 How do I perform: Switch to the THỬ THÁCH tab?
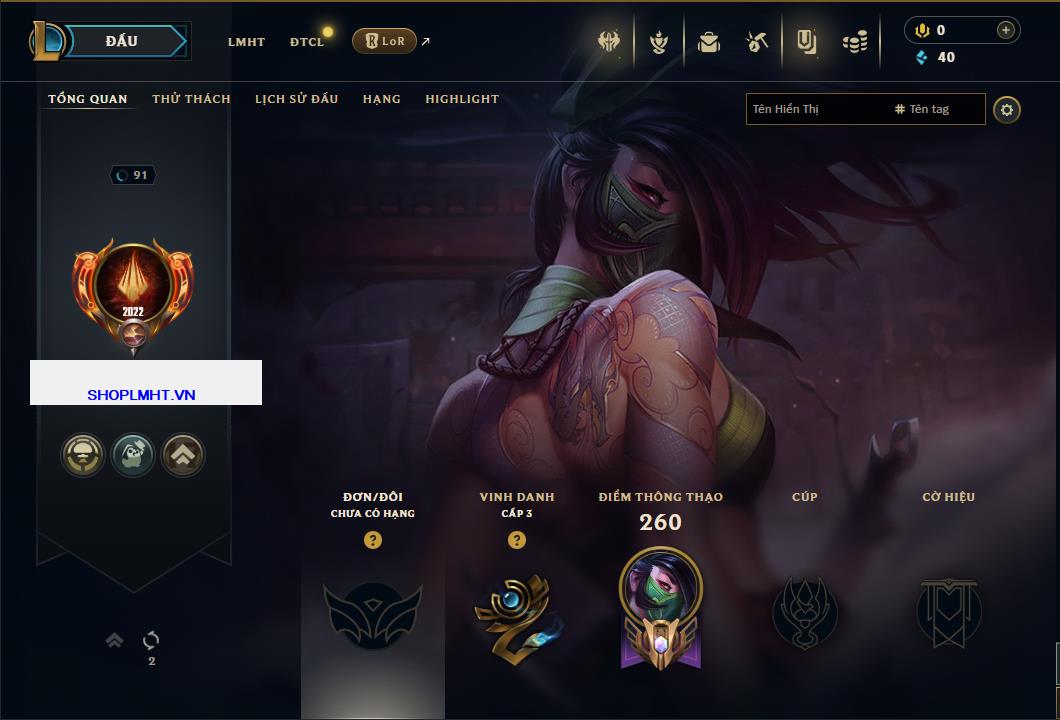(x=191, y=99)
